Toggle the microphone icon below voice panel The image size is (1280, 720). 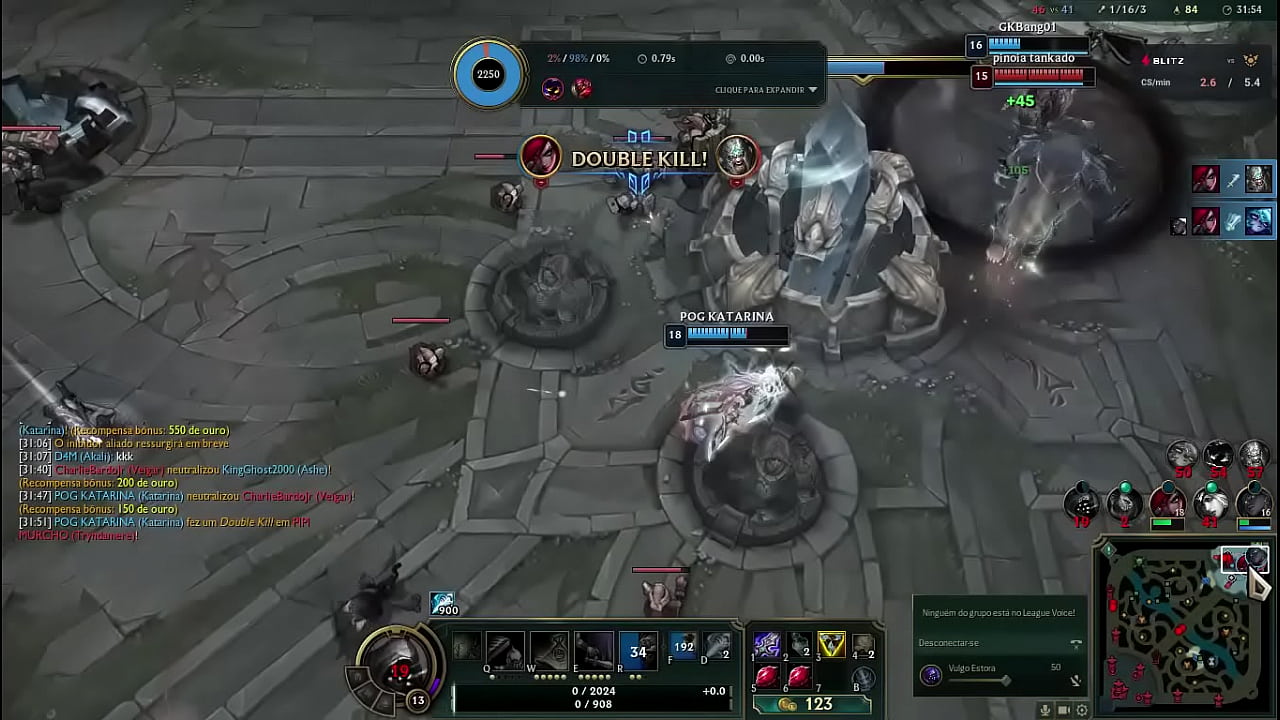[1045, 710]
